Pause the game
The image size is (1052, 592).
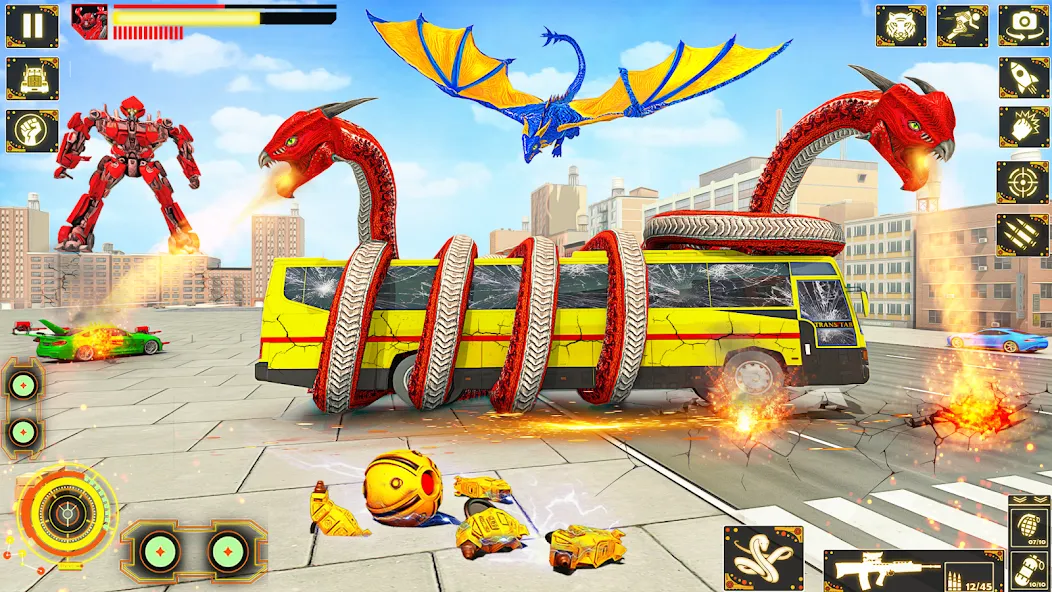click(32, 26)
